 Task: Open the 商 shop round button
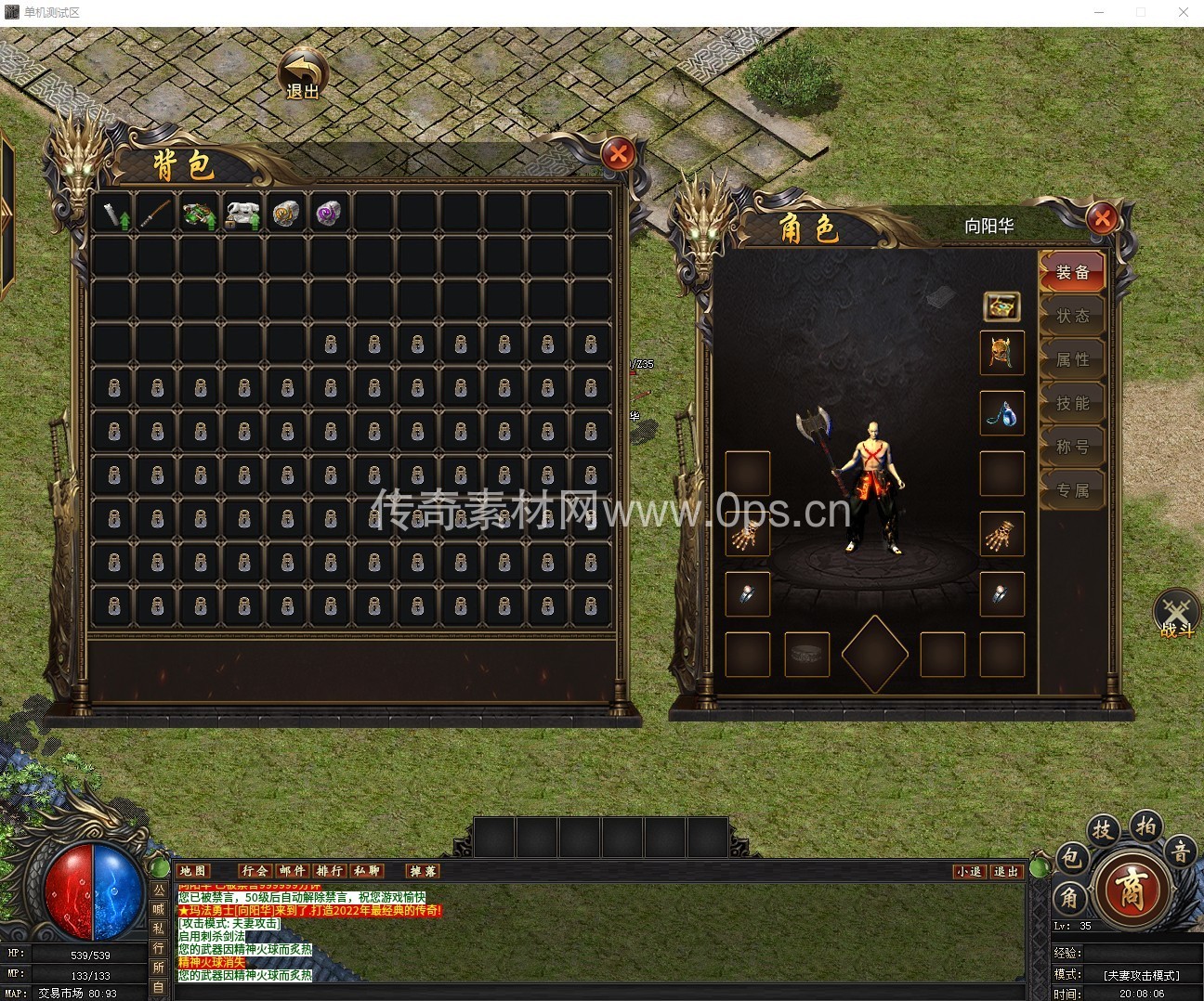1132,890
